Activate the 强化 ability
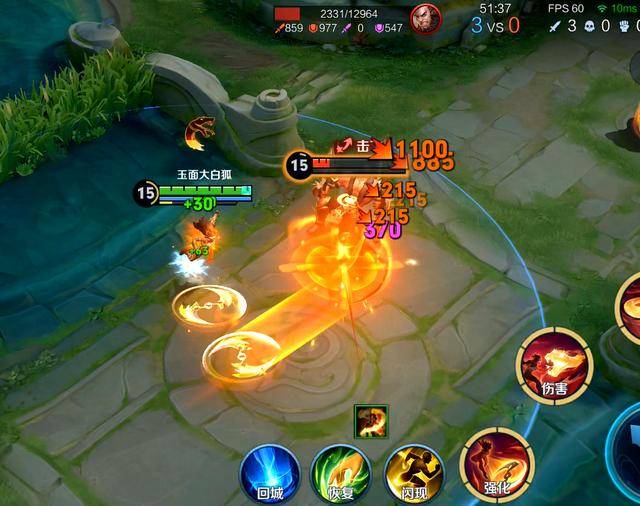Viewport: 640px width, 506px height. (496, 463)
